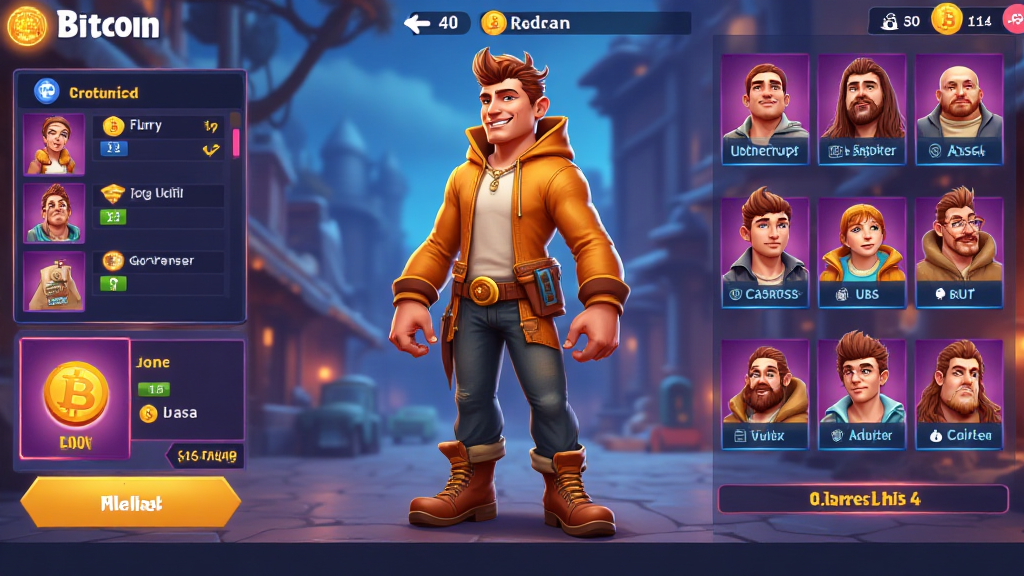The height and width of the screenshot is (576, 1024).
Task: Pick the bald Adsck character tile
Action: 958,110
